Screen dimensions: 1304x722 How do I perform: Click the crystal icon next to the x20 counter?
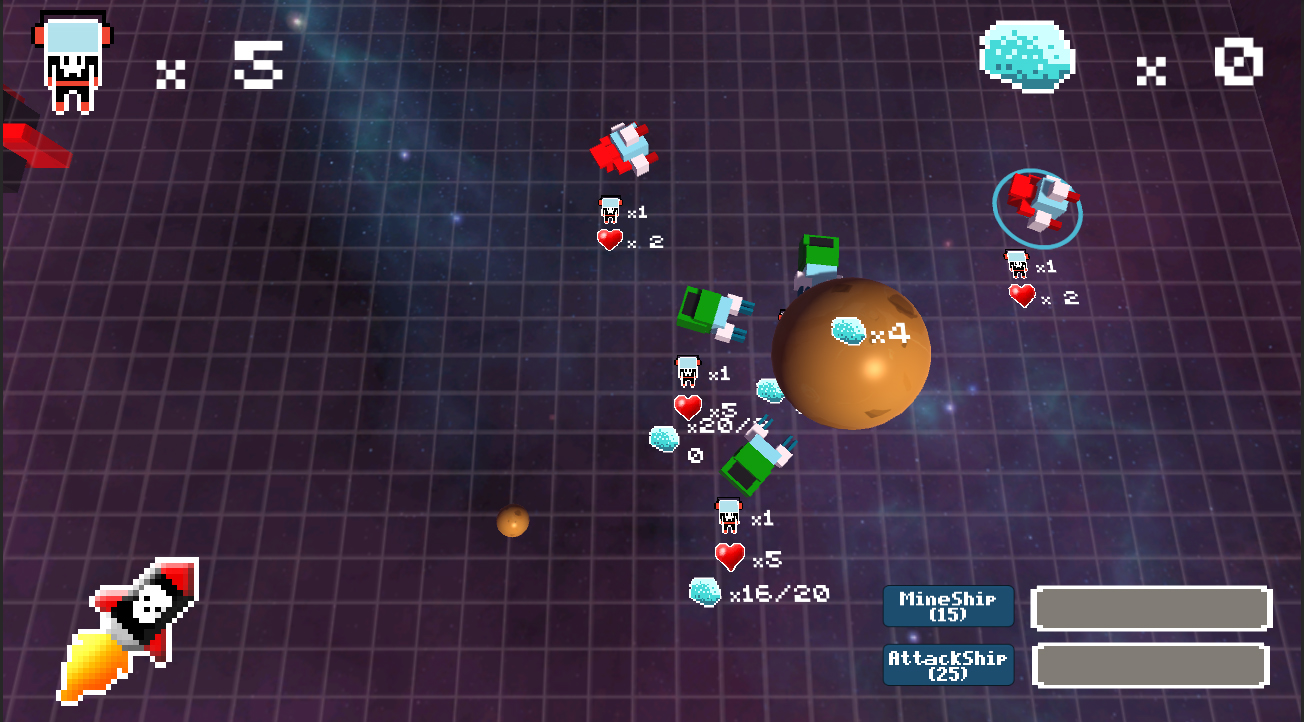point(663,437)
